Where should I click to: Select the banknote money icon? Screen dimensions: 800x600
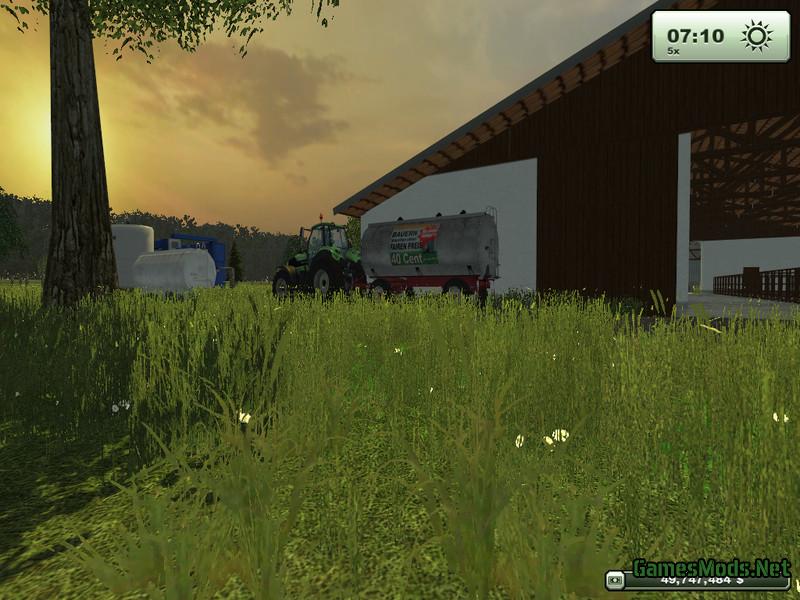coord(616,580)
